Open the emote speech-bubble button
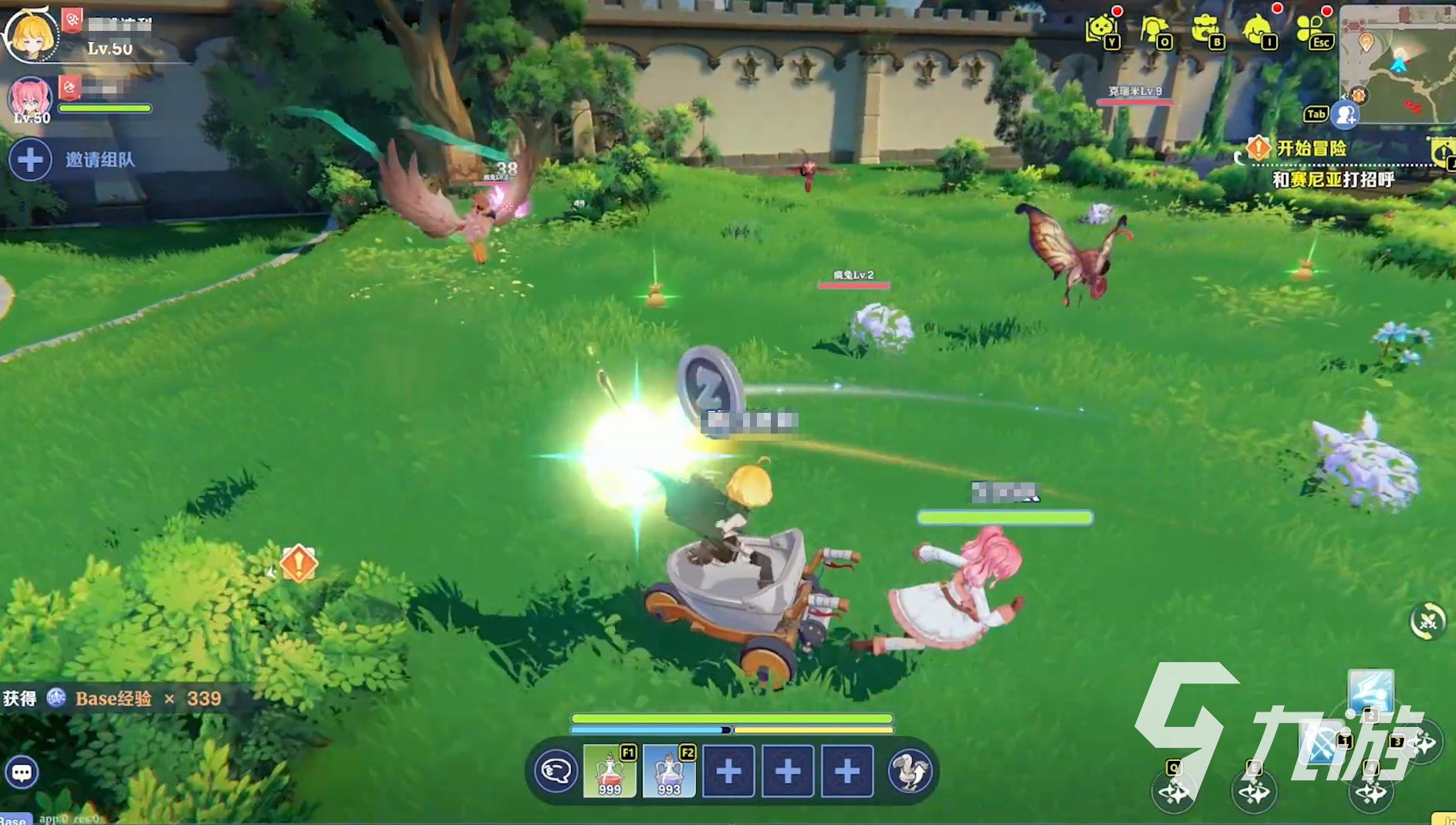The height and width of the screenshot is (825, 1456). [x=556, y=771]
